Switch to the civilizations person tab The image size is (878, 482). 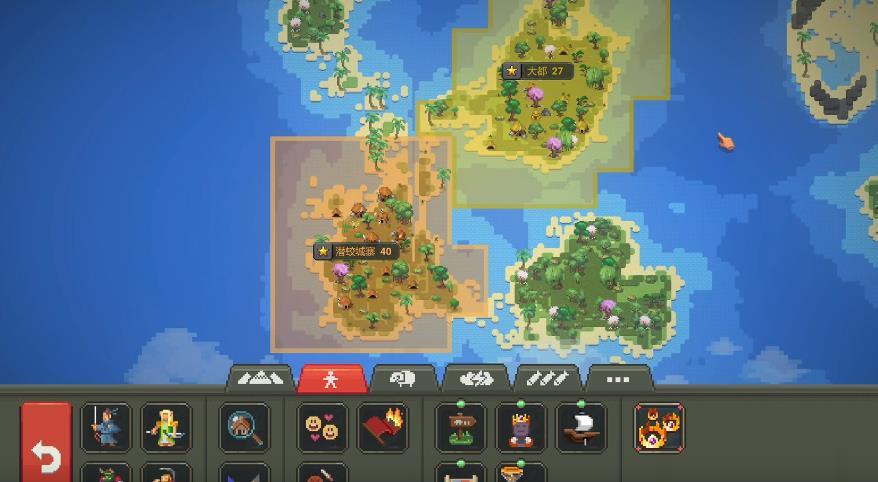(332, 379)
